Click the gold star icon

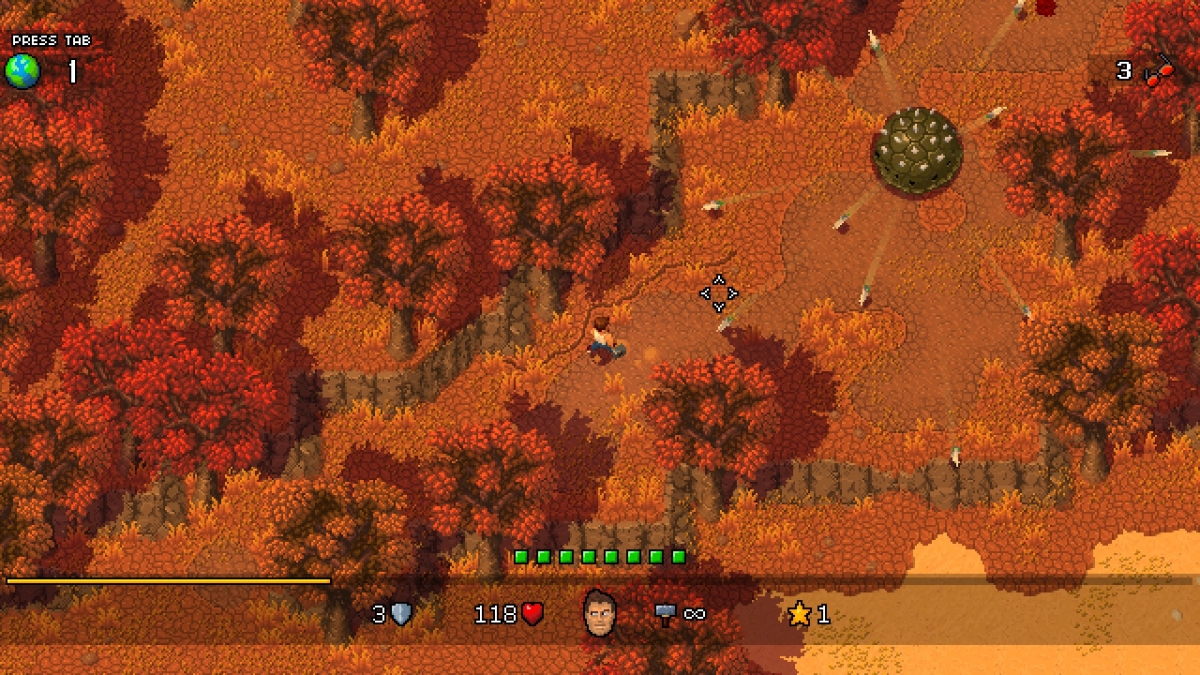coord(799,613)
